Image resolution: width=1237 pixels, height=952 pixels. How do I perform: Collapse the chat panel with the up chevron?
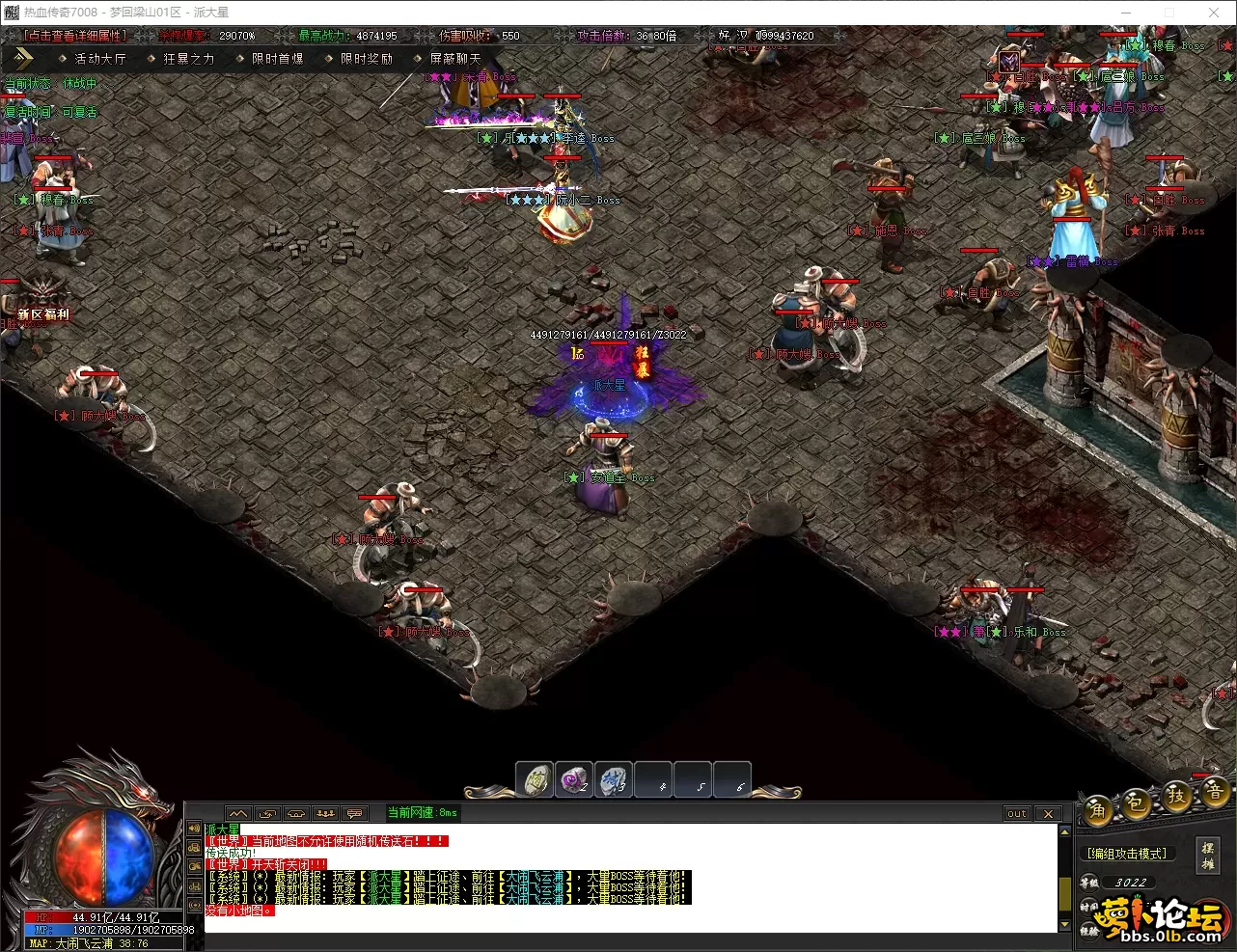237,813
